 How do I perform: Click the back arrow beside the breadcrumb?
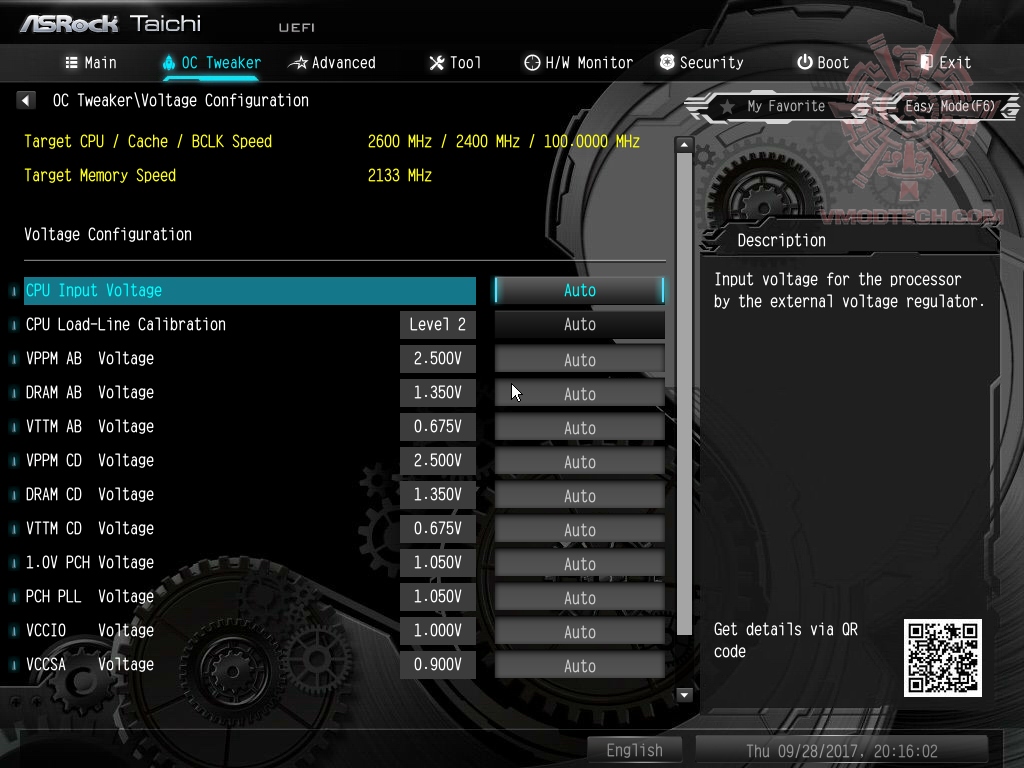(27, 101)
